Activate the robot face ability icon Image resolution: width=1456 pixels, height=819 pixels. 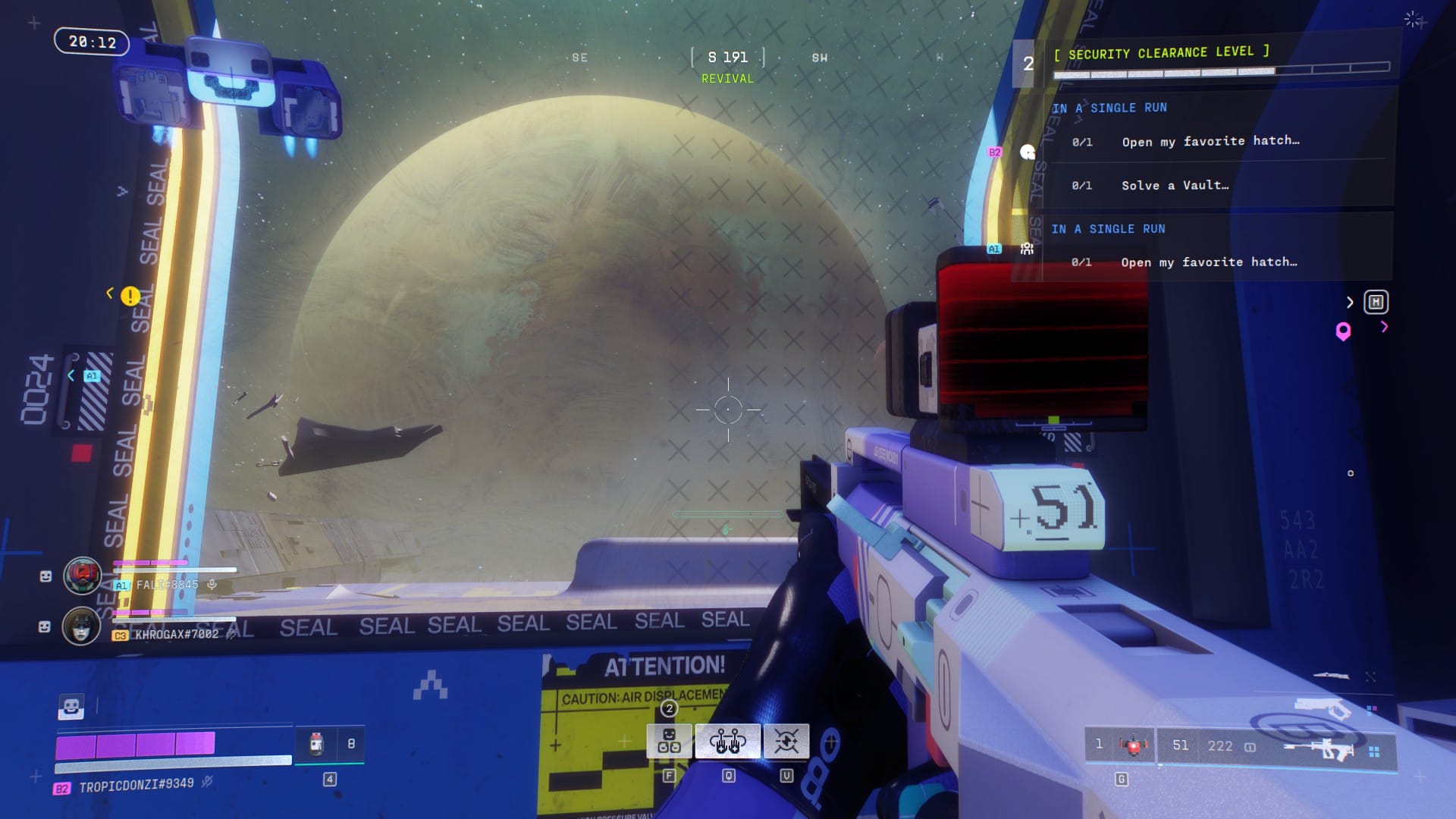669,741
